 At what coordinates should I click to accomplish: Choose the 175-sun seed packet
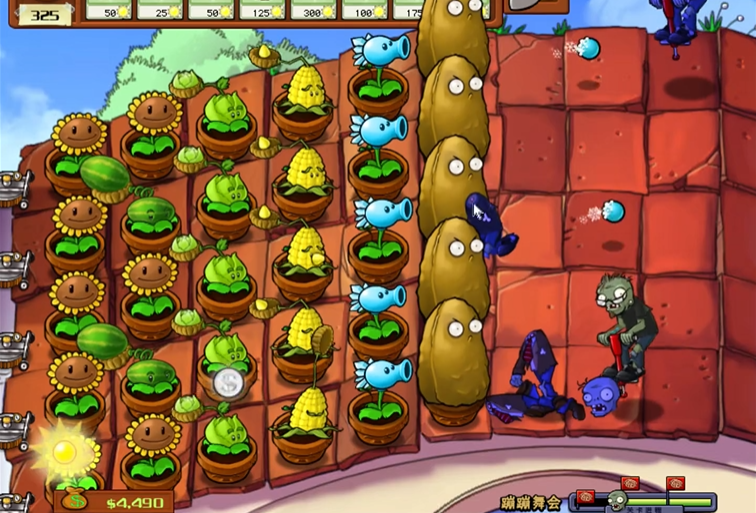coord(405,9)
